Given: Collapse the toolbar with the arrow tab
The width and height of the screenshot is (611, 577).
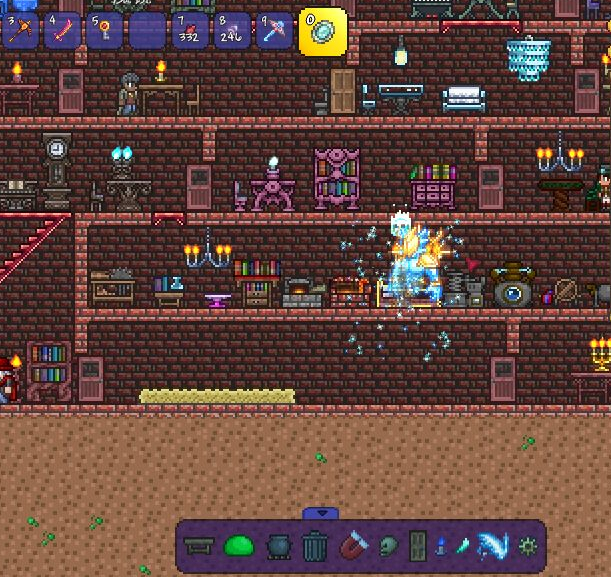Looking at the screenshot, I should point(320,514).
